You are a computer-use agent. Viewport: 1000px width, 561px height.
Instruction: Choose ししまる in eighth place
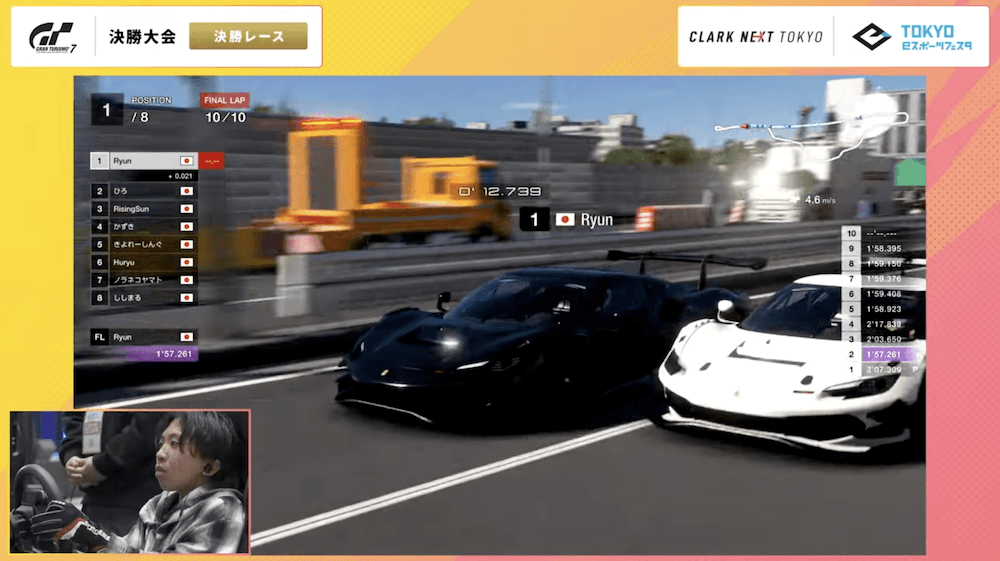(x=143, y=297)
